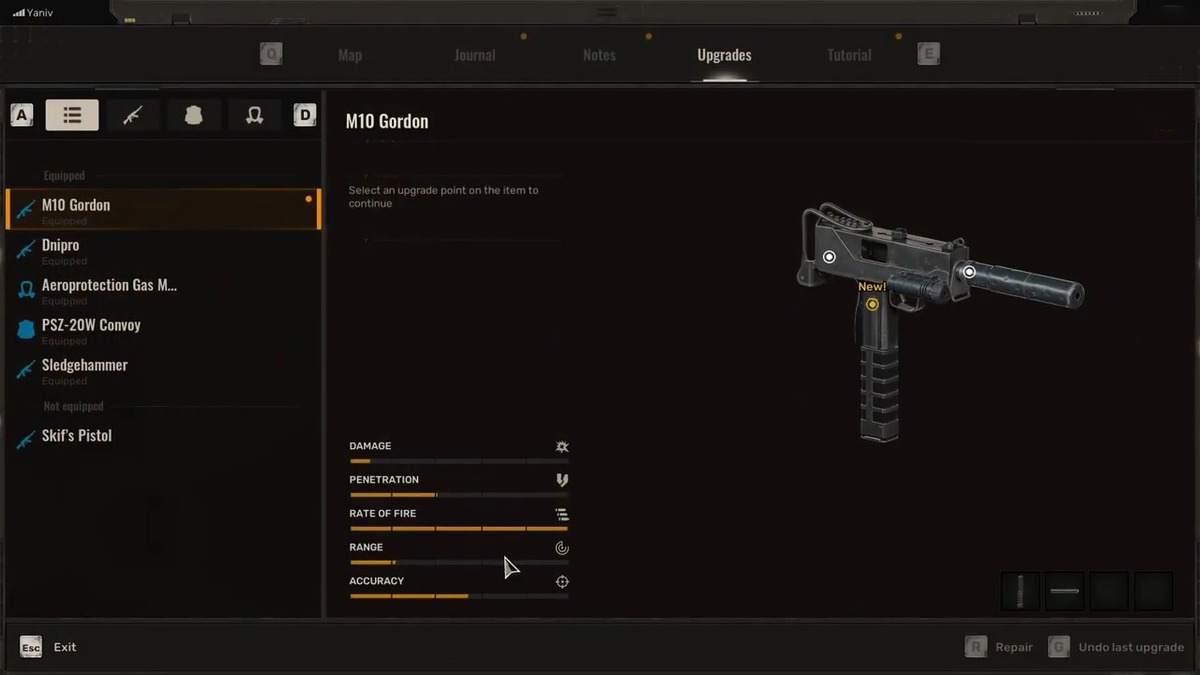Viewport: 1200px width, 675px height.
Task: Filter list by helmet mask icon
Action: [254, 115]
